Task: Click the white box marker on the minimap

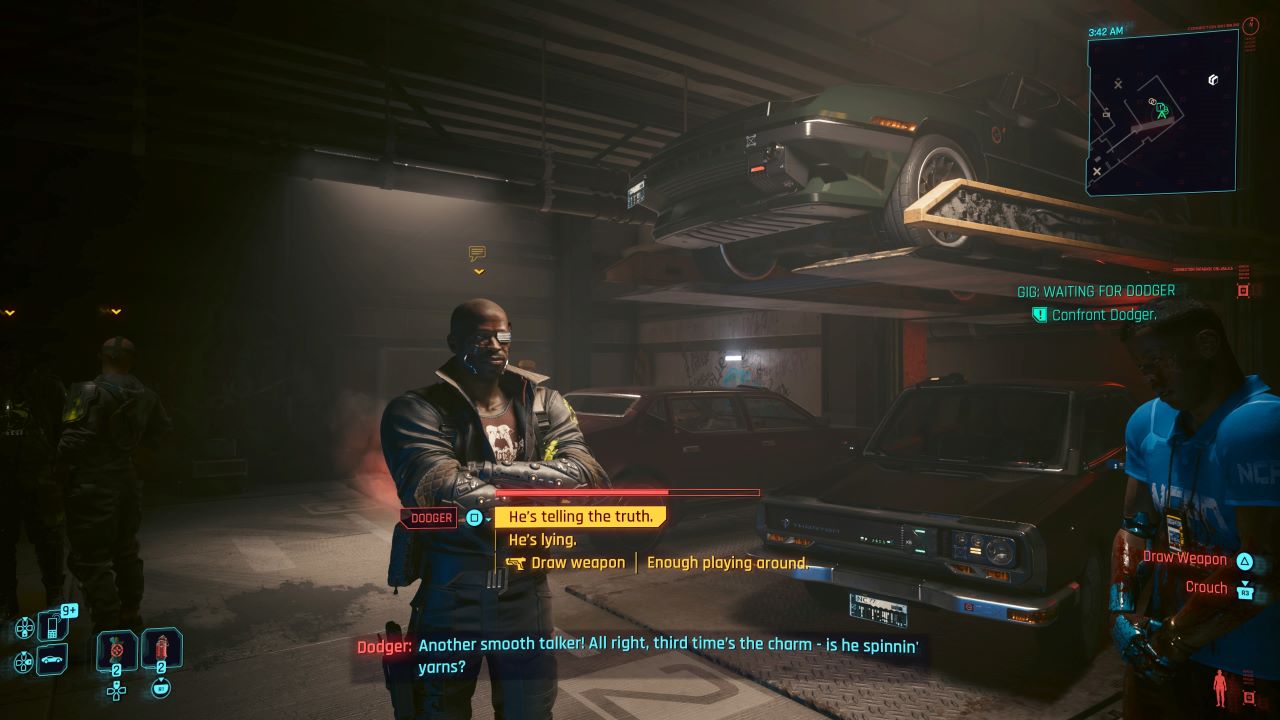Action: click(x=1213, y=79)
